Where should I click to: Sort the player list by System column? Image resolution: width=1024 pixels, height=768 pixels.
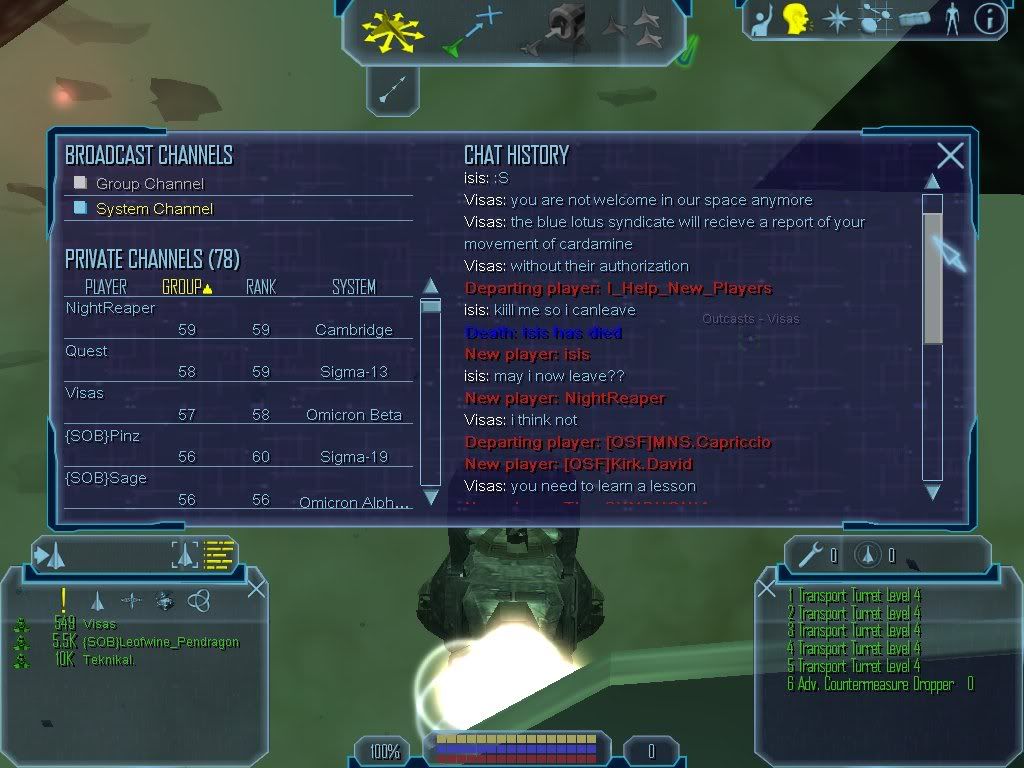pyautogui.click(x=353, y=288)
